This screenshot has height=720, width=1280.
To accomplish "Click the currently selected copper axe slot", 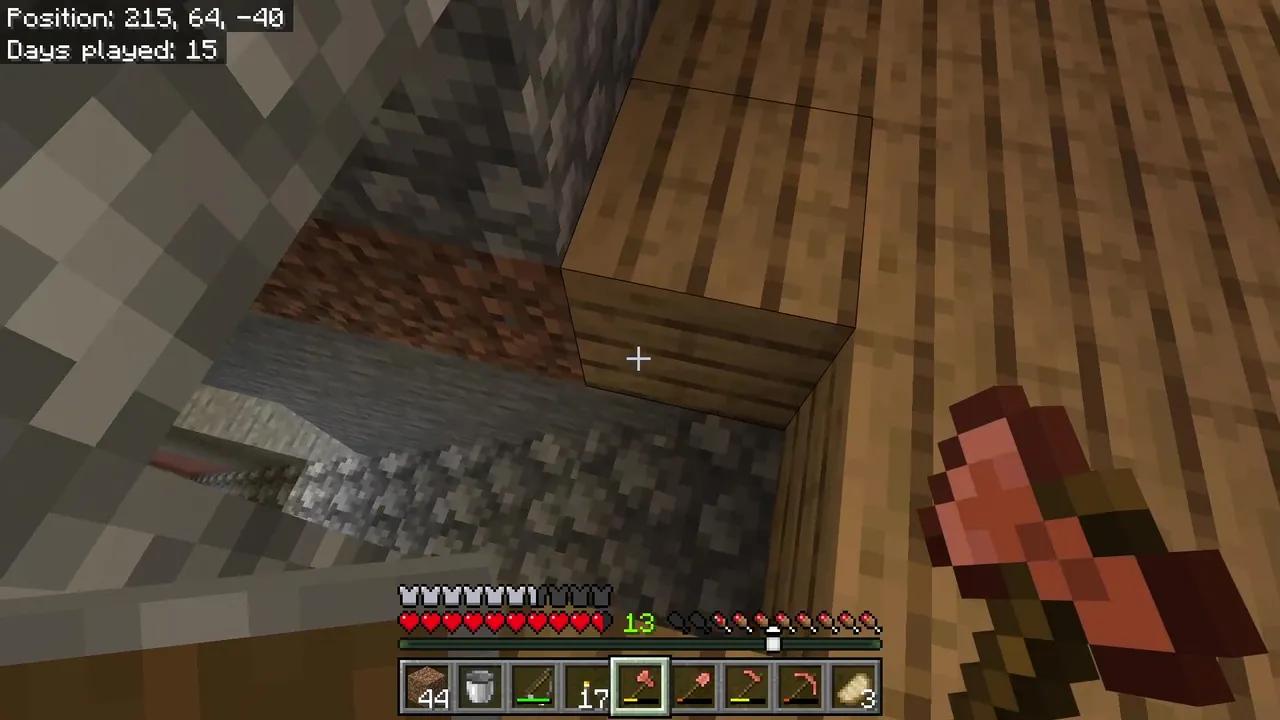I will [x=641, y=685].
